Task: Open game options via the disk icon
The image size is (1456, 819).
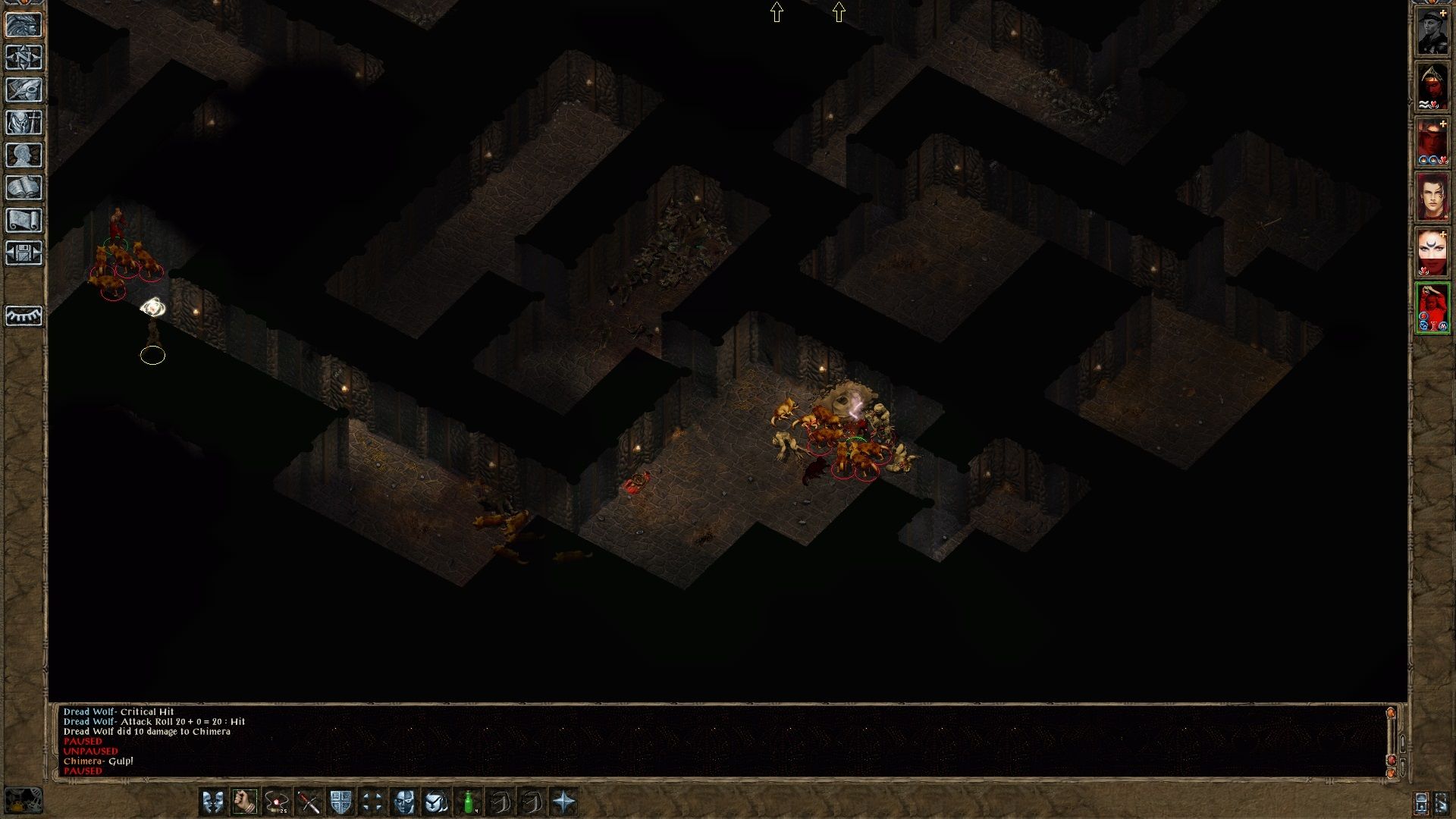Action: [x=25, y=253]
